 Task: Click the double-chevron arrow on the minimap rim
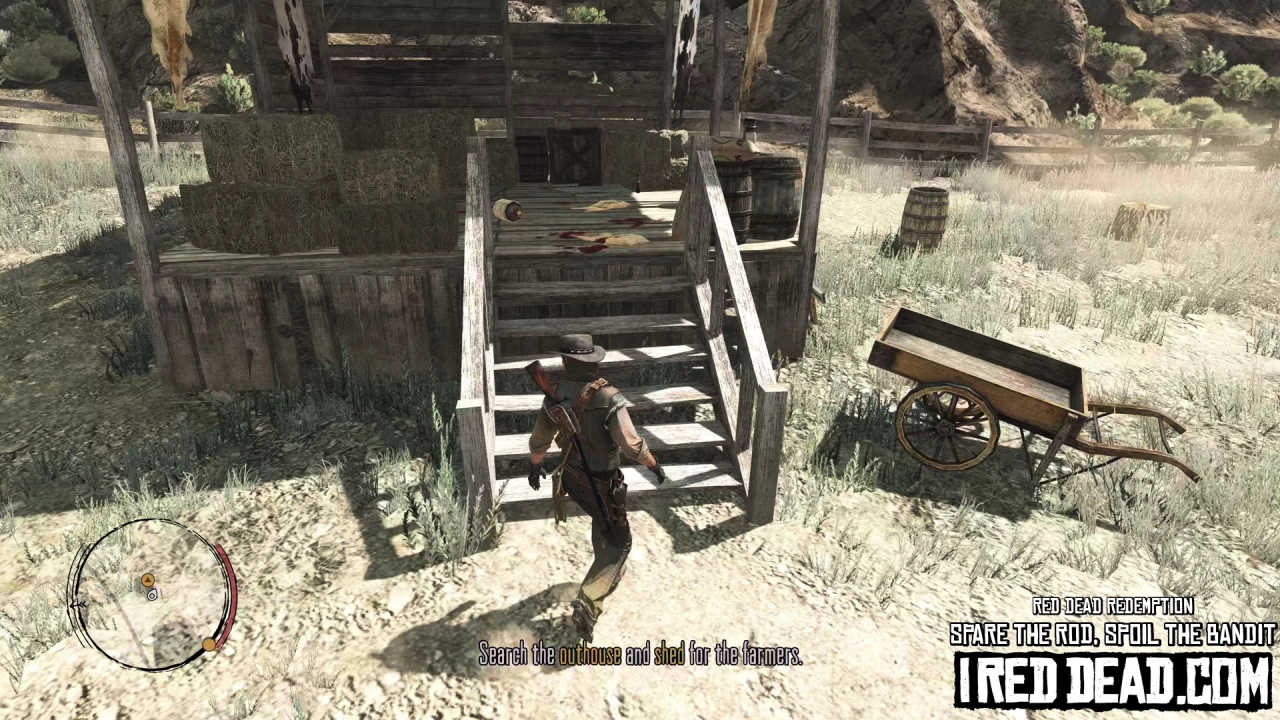tap(79, 604)
